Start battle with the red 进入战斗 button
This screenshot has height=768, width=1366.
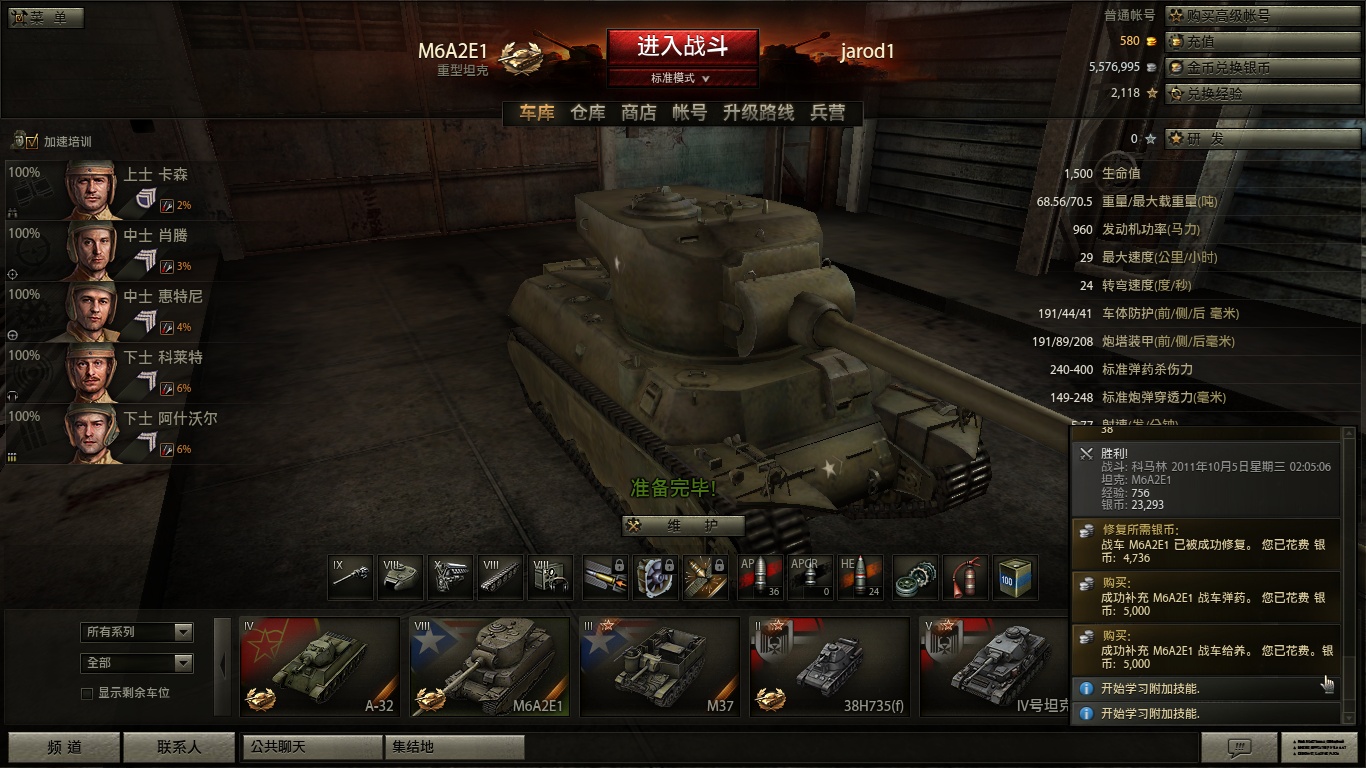[x=682, y=46]
